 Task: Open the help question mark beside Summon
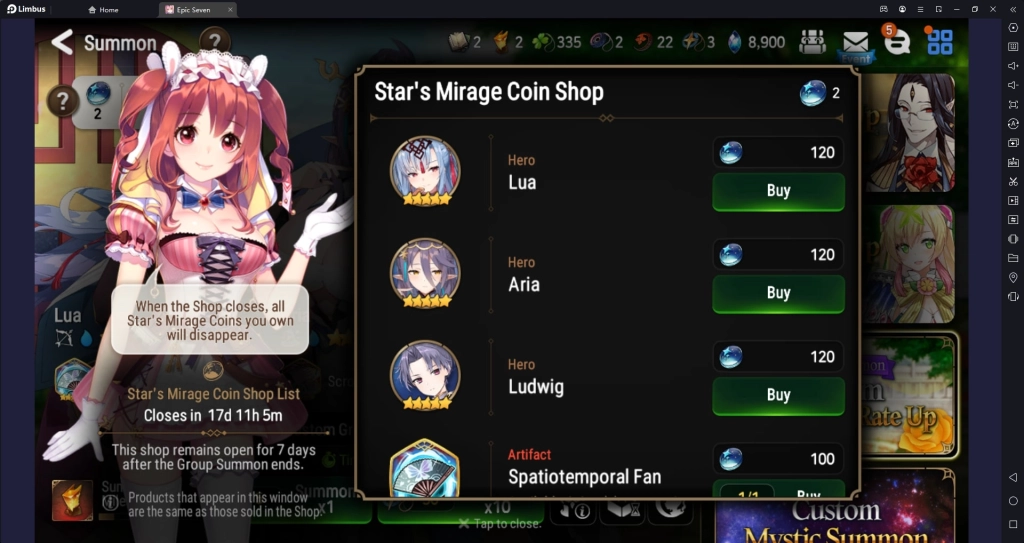tap(215, 42)
